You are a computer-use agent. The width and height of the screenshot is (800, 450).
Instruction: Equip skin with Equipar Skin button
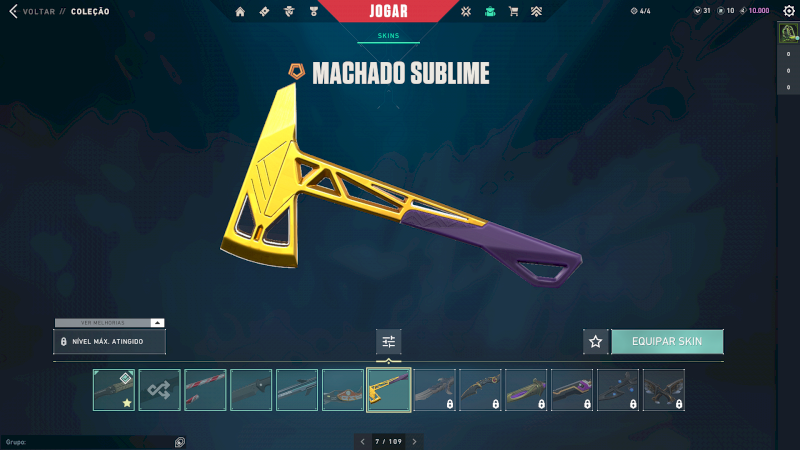click(667, 341)
